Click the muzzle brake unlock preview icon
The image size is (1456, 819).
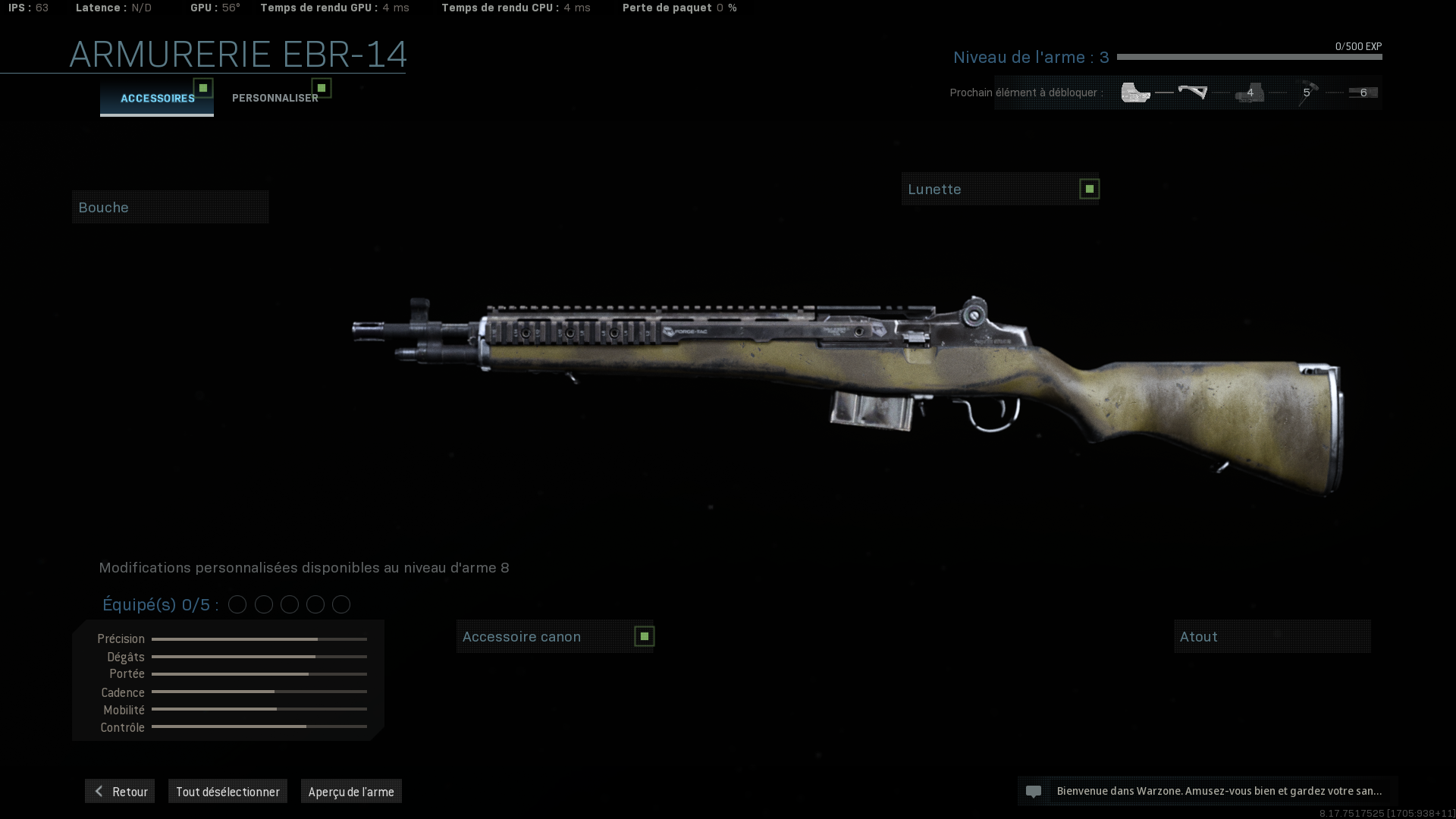[x=1134, y=92]
